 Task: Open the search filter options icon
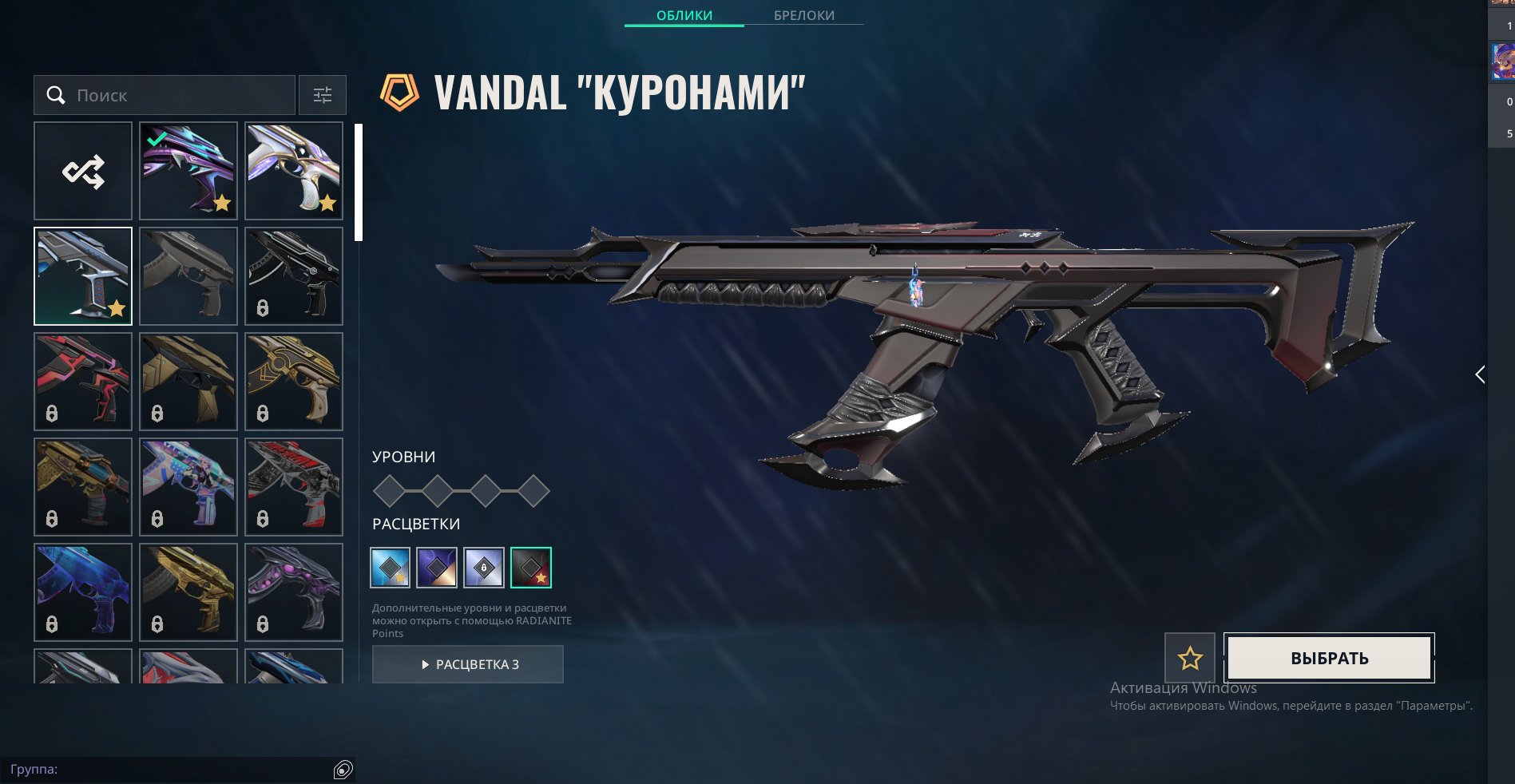point(323,95)
